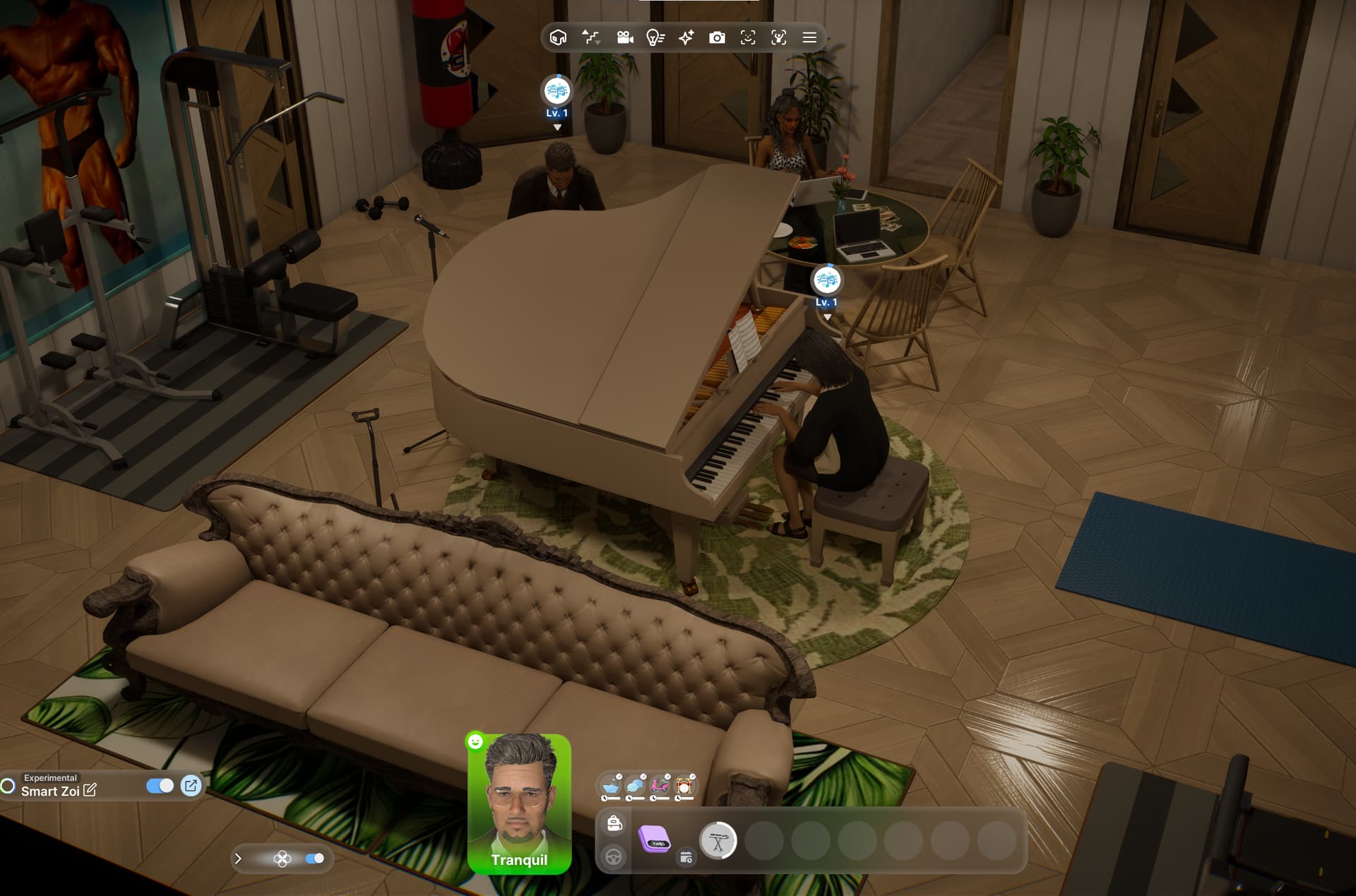Open the hamburger main menu

tap(809, 37)
